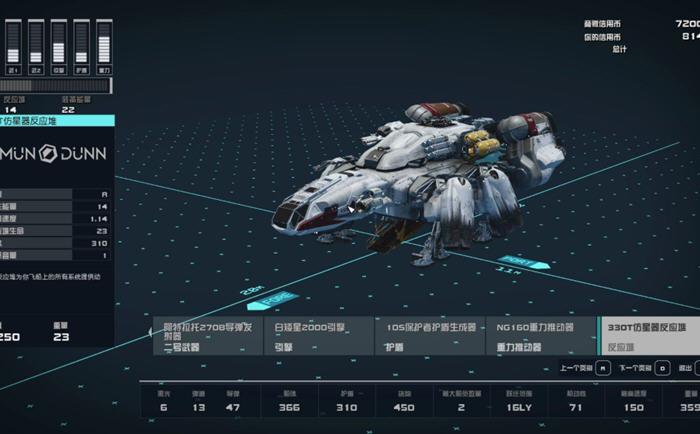Pick the NG160重力推动器 grav drive module
Screen dimensions: 700x434
pos(541,337)
